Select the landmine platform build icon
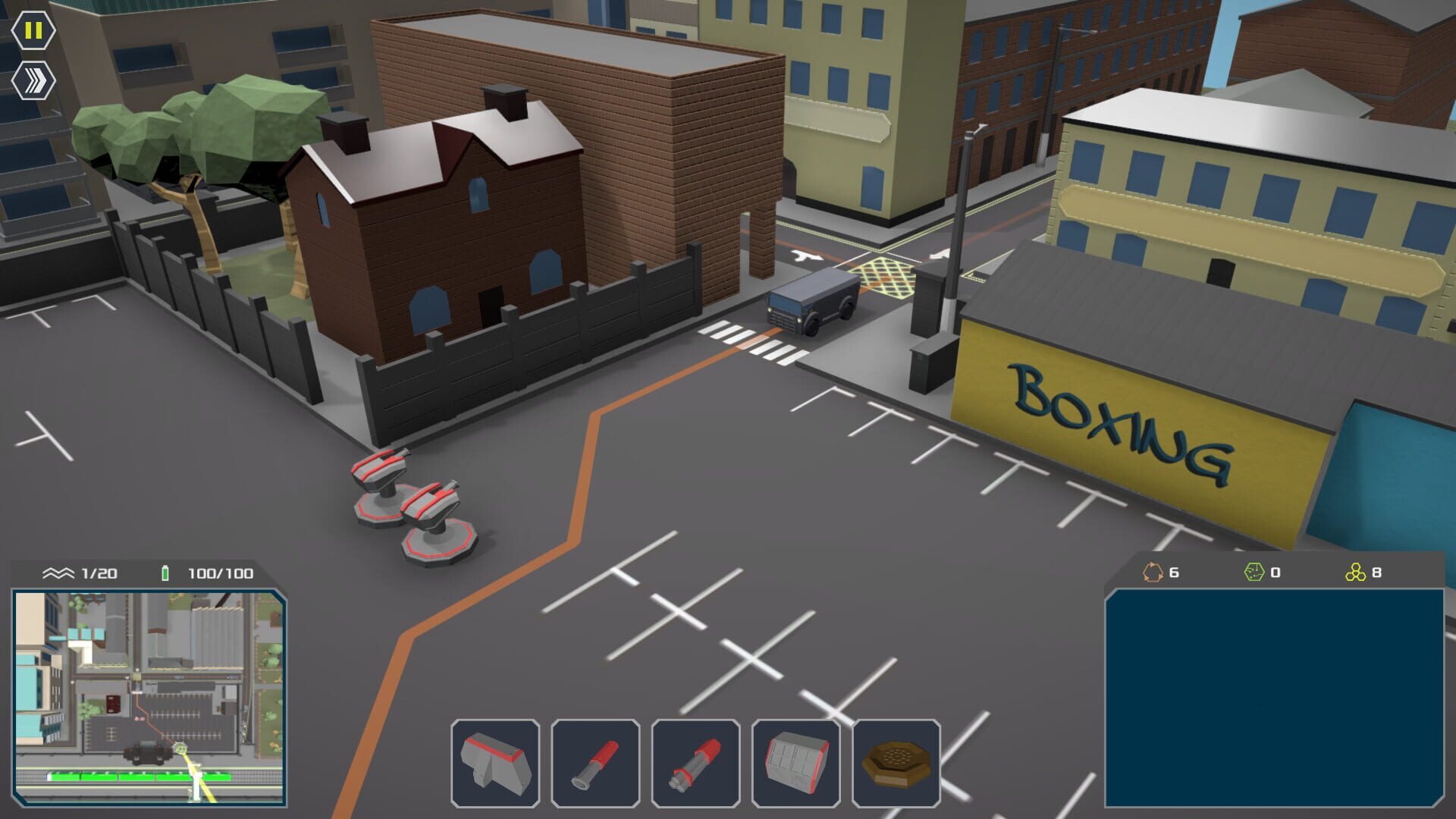This screenshot has width=1456, height=819. (x=896, y=762)
